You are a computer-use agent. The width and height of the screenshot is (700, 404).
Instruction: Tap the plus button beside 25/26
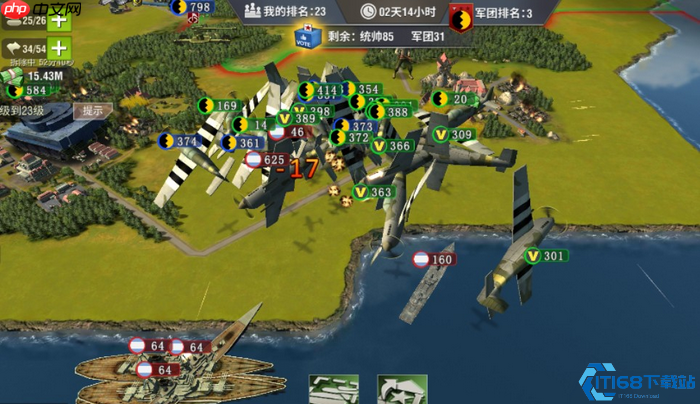pos(59,19)
